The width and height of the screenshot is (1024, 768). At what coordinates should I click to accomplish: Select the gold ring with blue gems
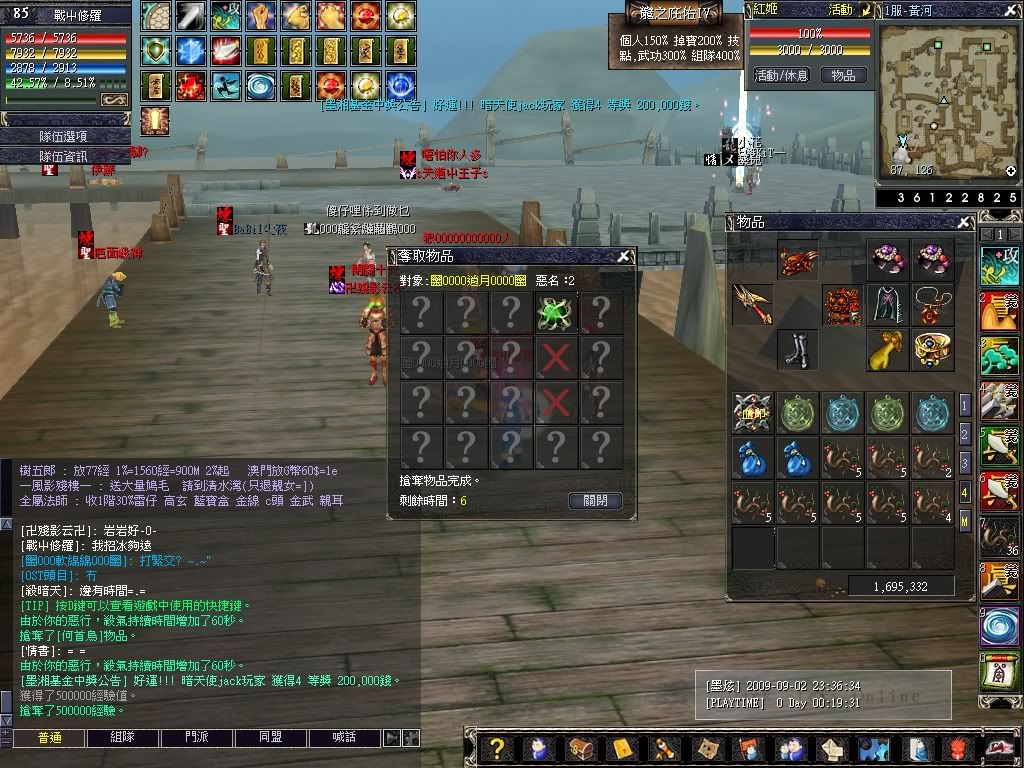coord(932,348)
